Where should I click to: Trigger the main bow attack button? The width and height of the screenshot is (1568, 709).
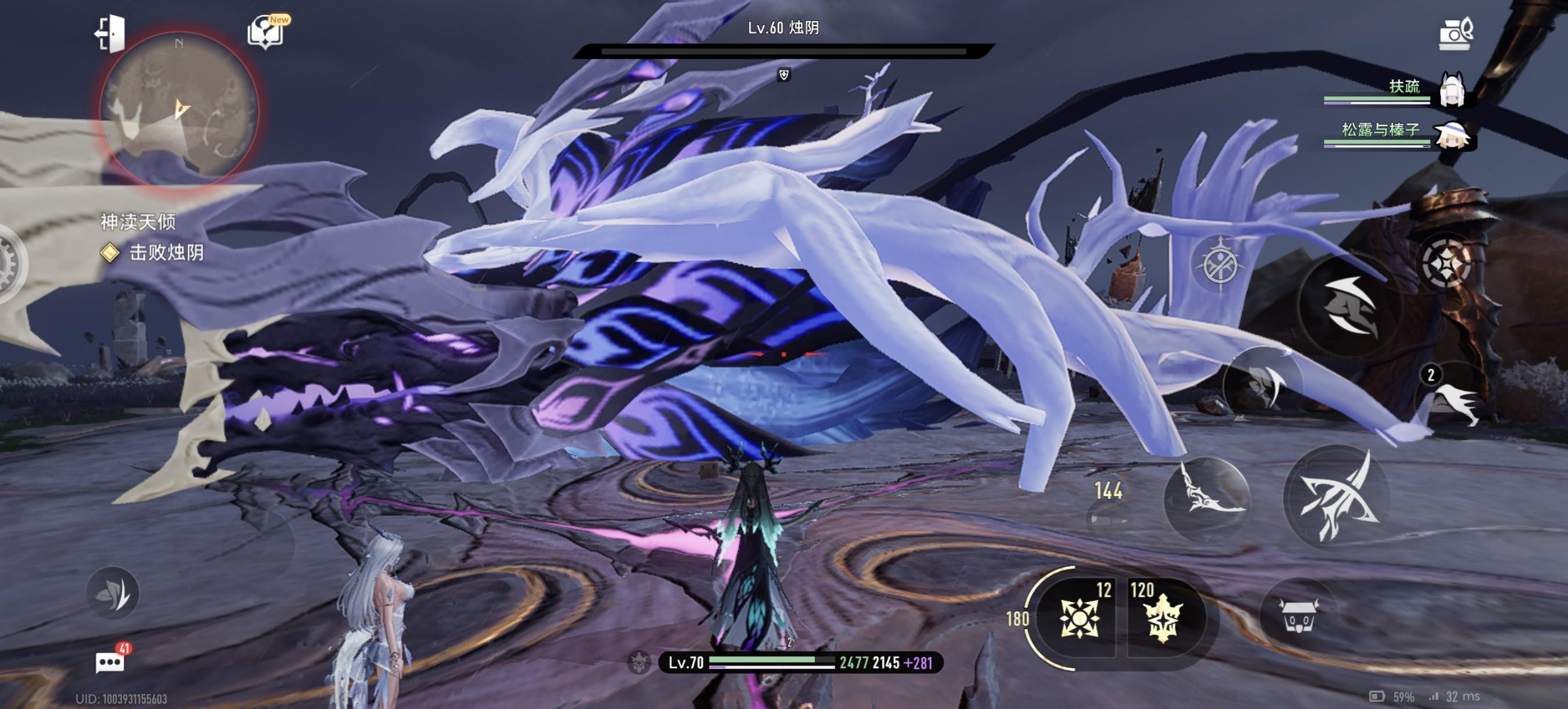pos(1337,497)
